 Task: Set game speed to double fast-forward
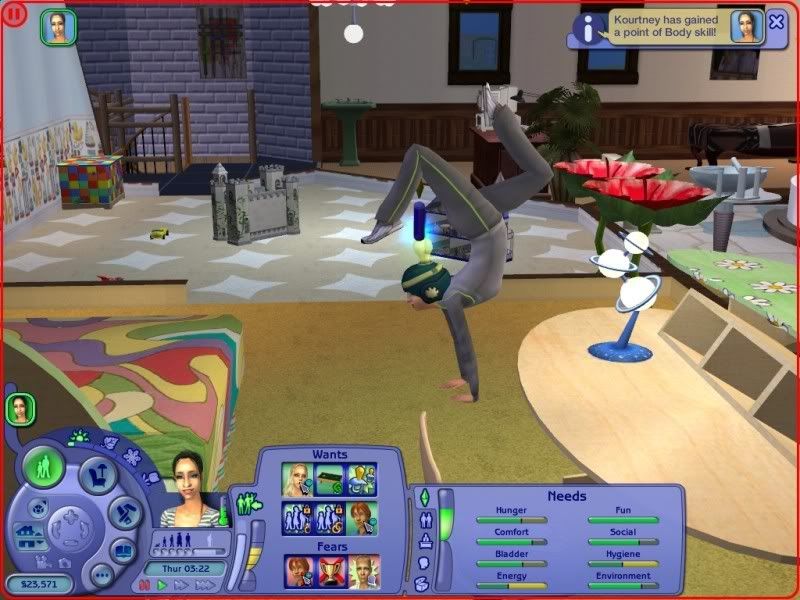coord(176,584)
